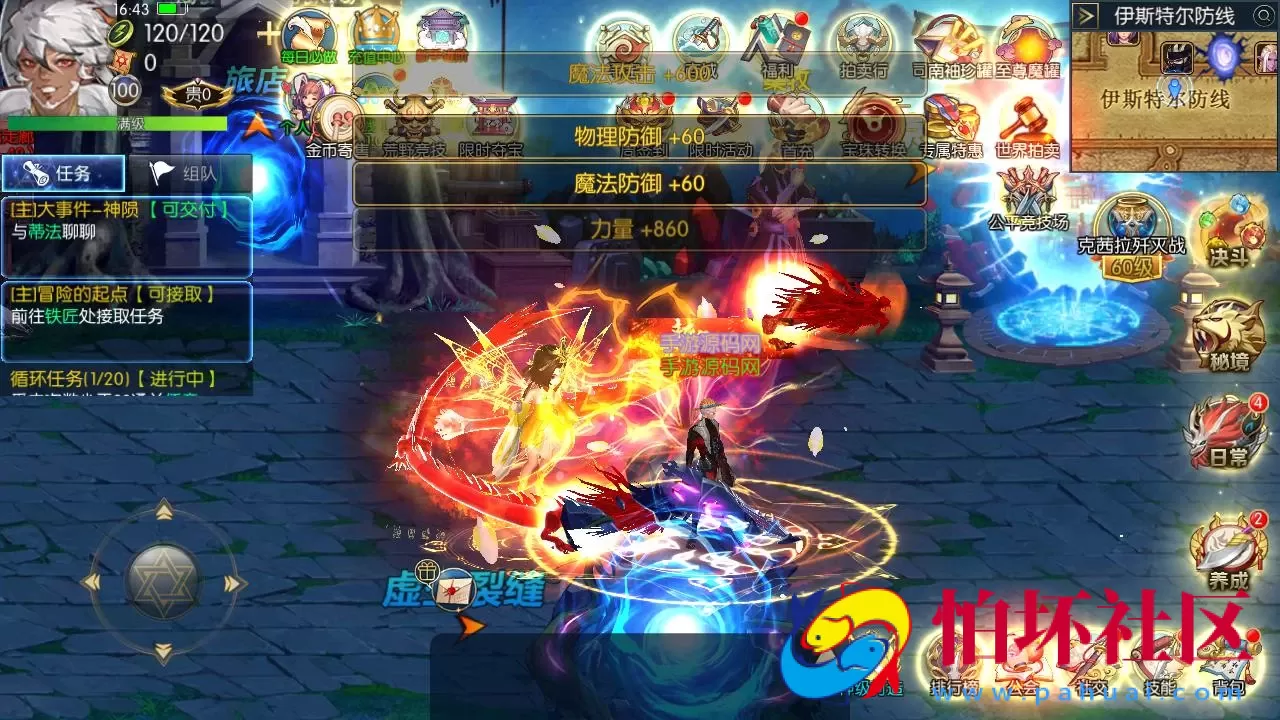Open the 每日必做 daily tasks icon

tap(310, 30)
